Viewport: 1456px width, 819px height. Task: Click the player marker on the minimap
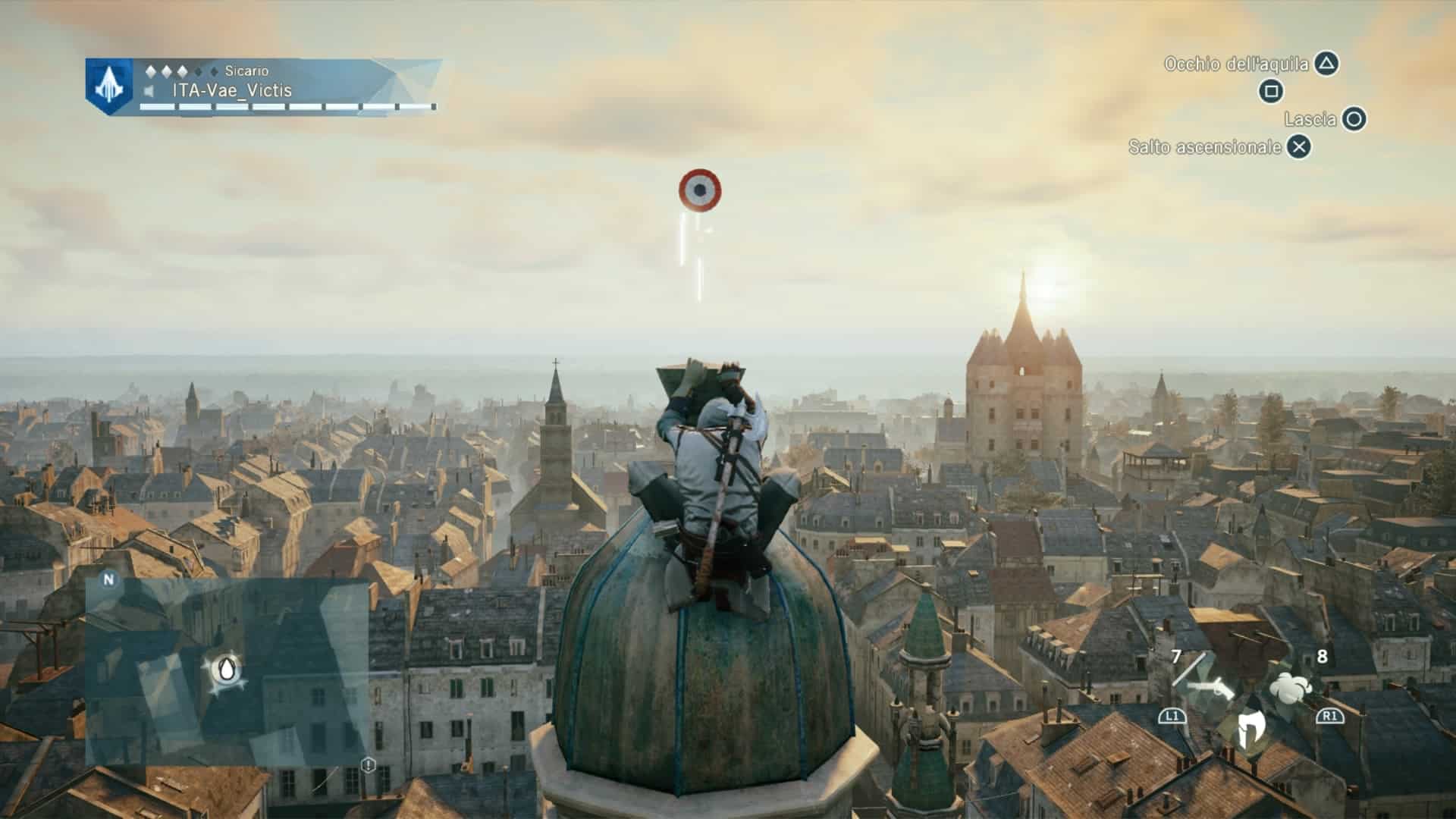coord(226,670)
